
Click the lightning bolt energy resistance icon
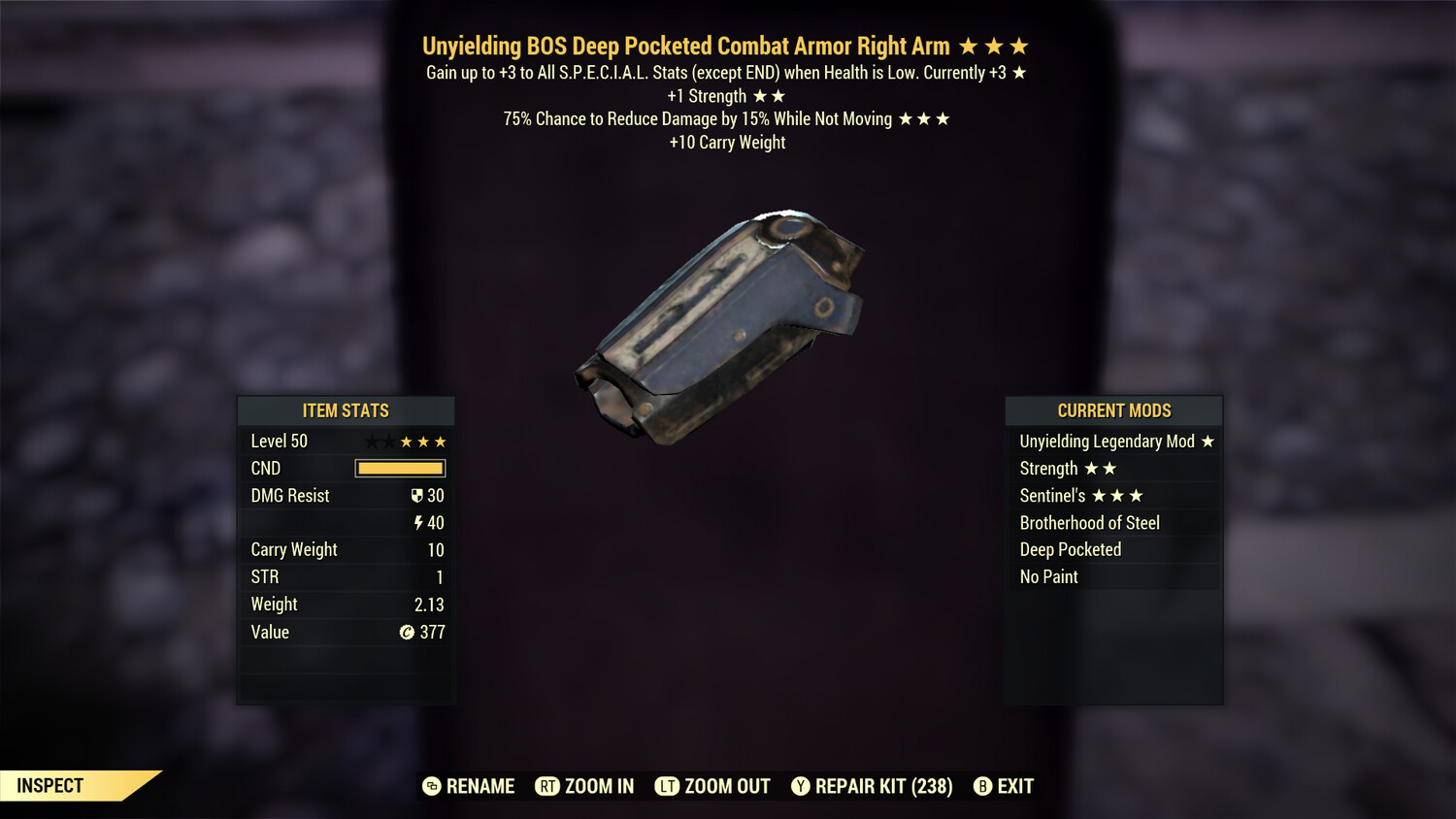[417, 522]
